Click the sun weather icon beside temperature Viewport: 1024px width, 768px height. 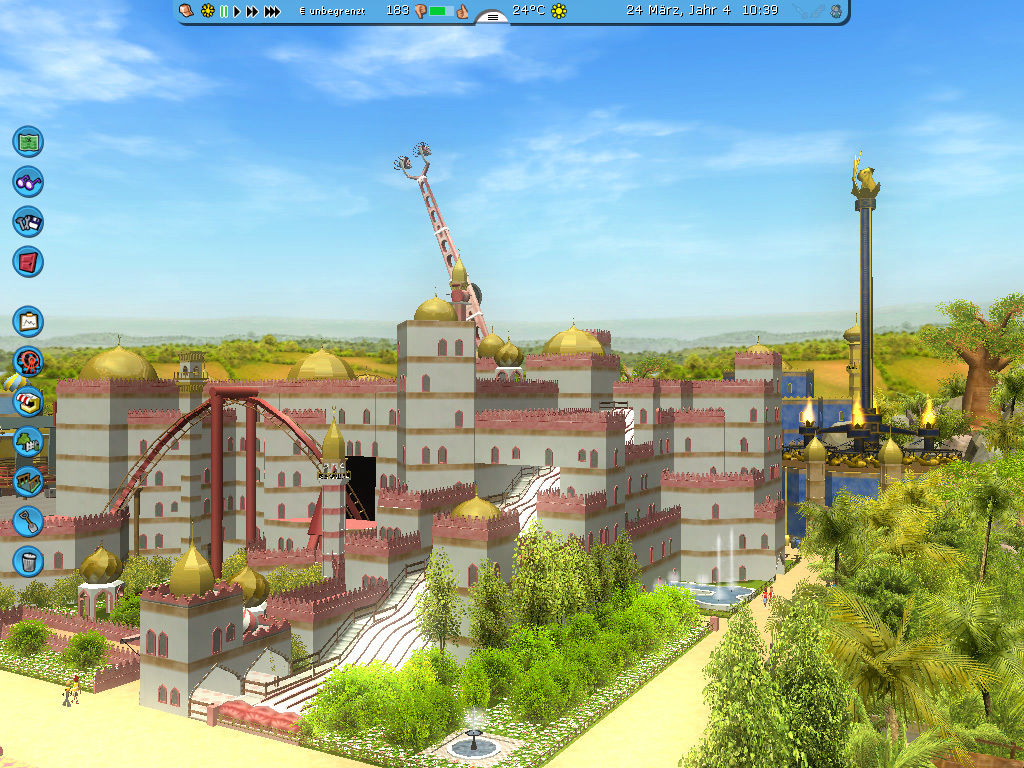point(559,11)
